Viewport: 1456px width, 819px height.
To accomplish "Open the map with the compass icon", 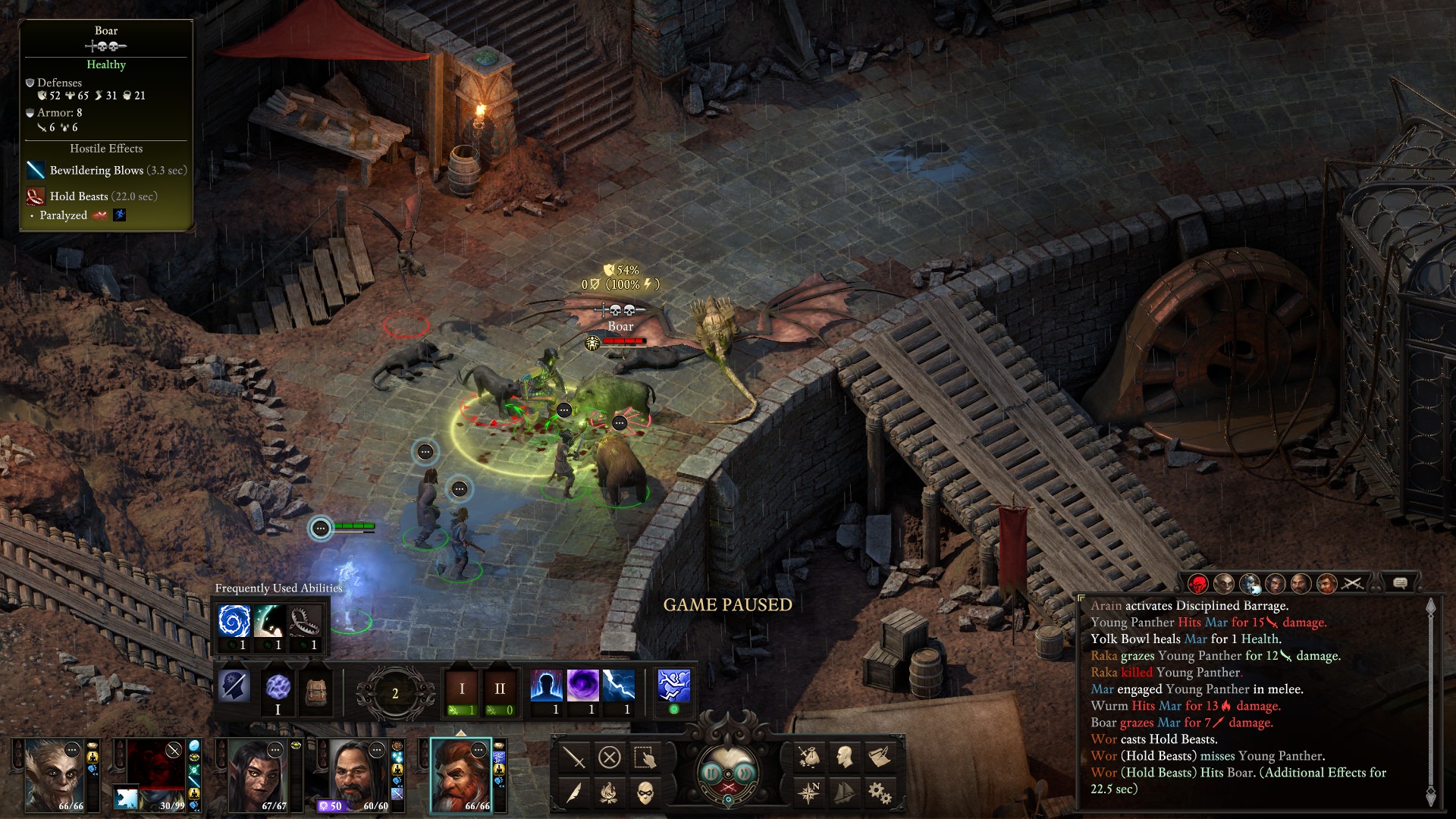I will pos(809,792).
